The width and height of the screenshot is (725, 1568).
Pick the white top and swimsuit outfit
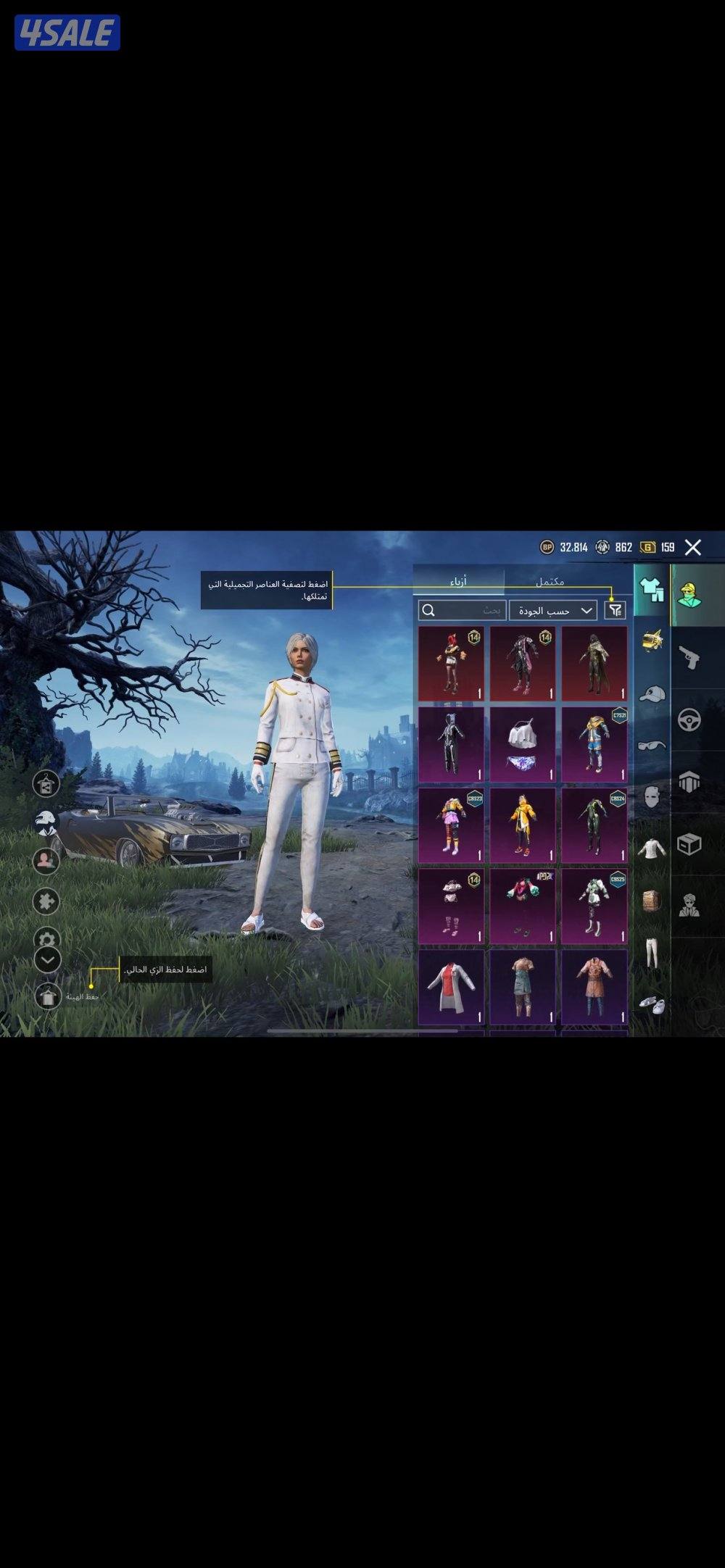523,745
